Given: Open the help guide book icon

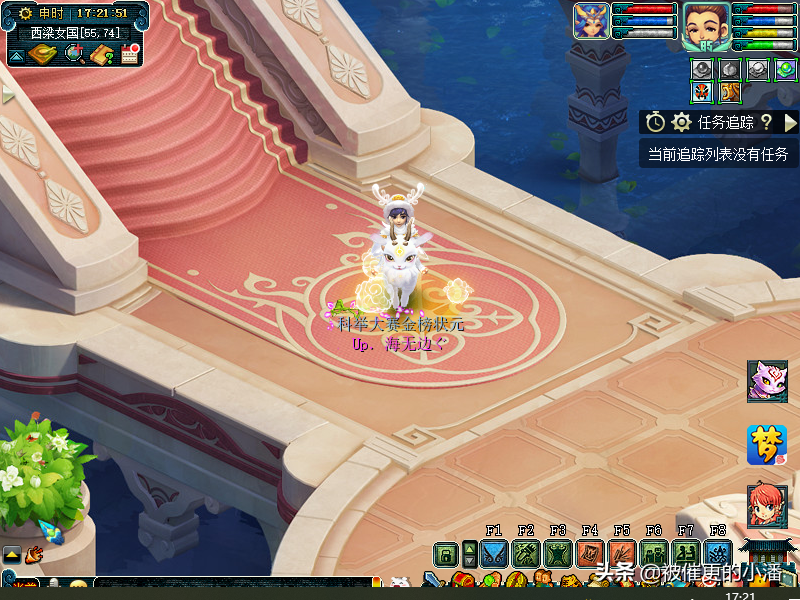Looking at the screenshot, I should click(102, 54).
